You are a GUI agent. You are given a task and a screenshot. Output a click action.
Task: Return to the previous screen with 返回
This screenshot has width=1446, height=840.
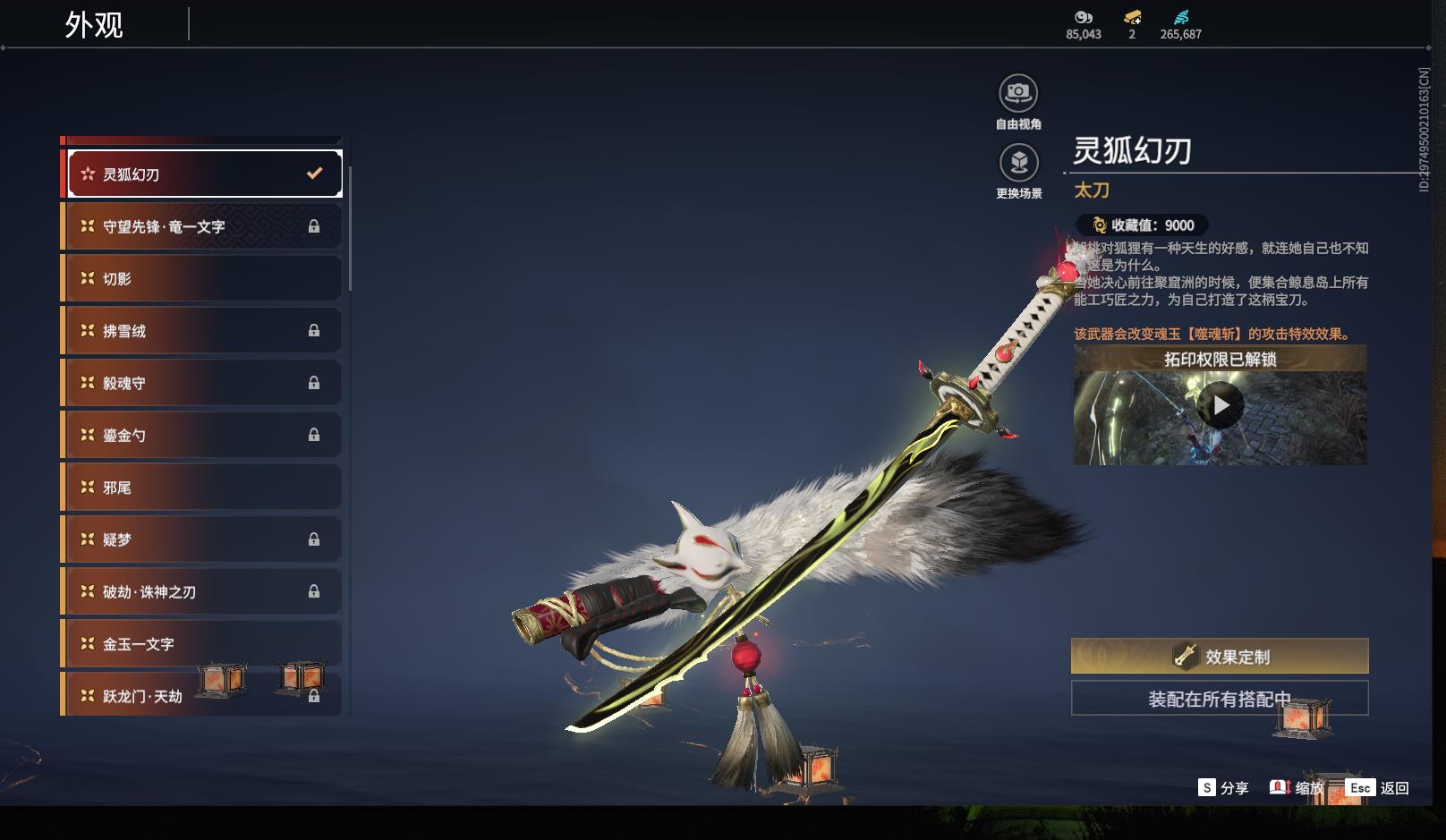click(x=1378, y=788)
